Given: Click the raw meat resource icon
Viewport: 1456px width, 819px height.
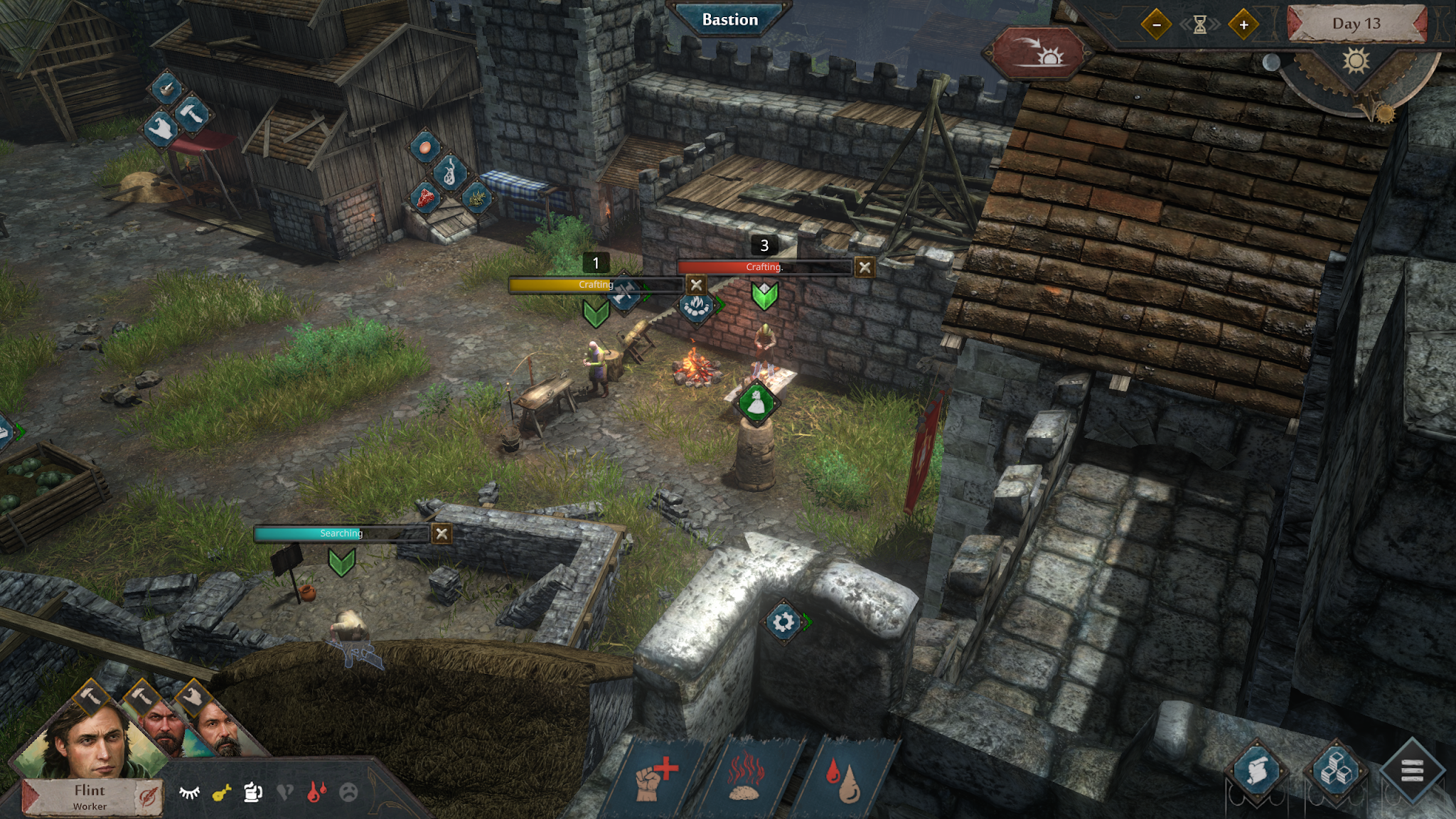Looking at the screenshot, I should (x=426, y=198).
